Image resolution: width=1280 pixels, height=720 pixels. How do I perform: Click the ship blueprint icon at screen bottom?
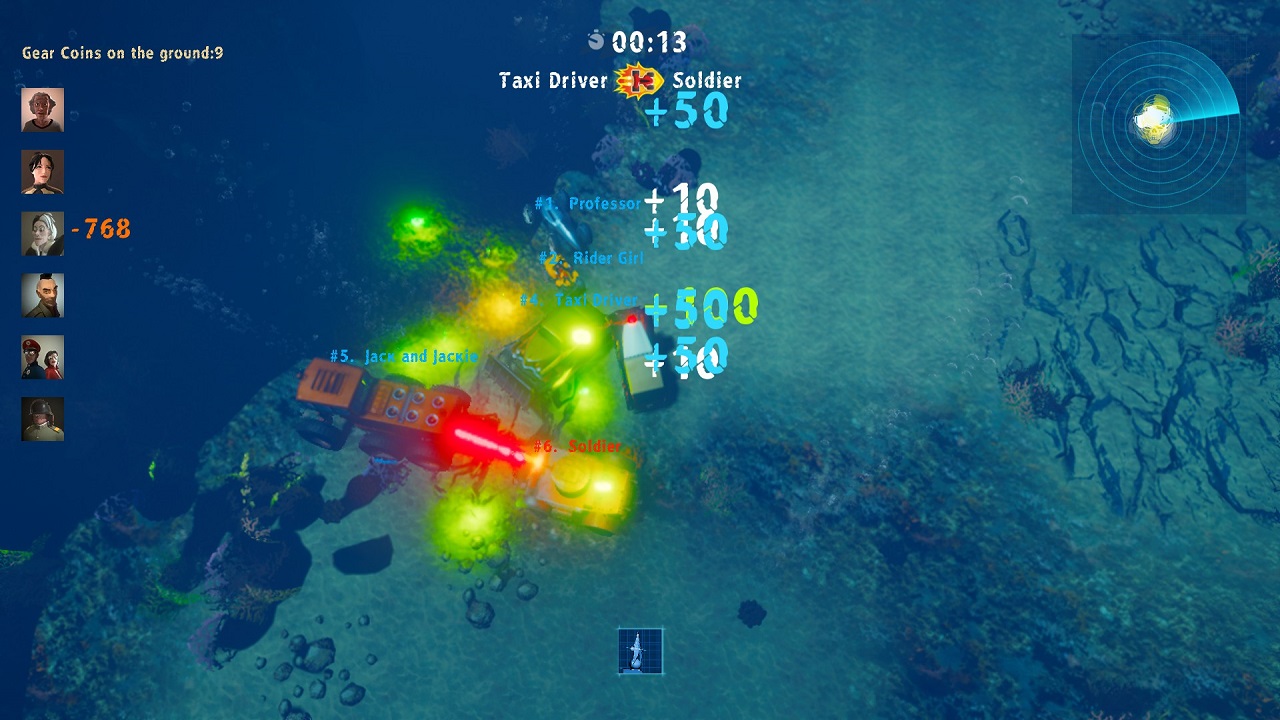point(639,649)
